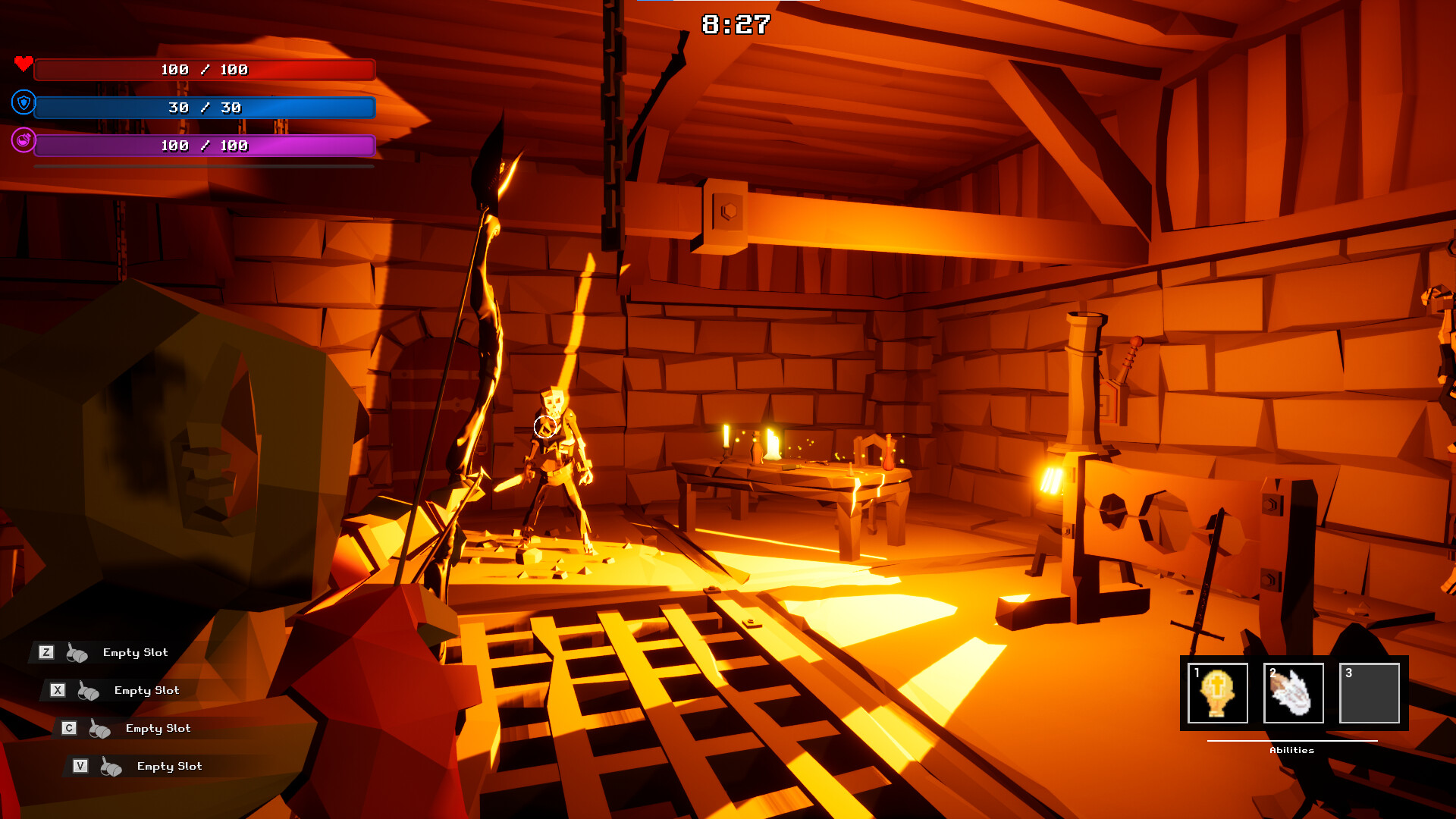
Task: Activate the white dove ability in slot 2
Action: (x=1294, y=693)
